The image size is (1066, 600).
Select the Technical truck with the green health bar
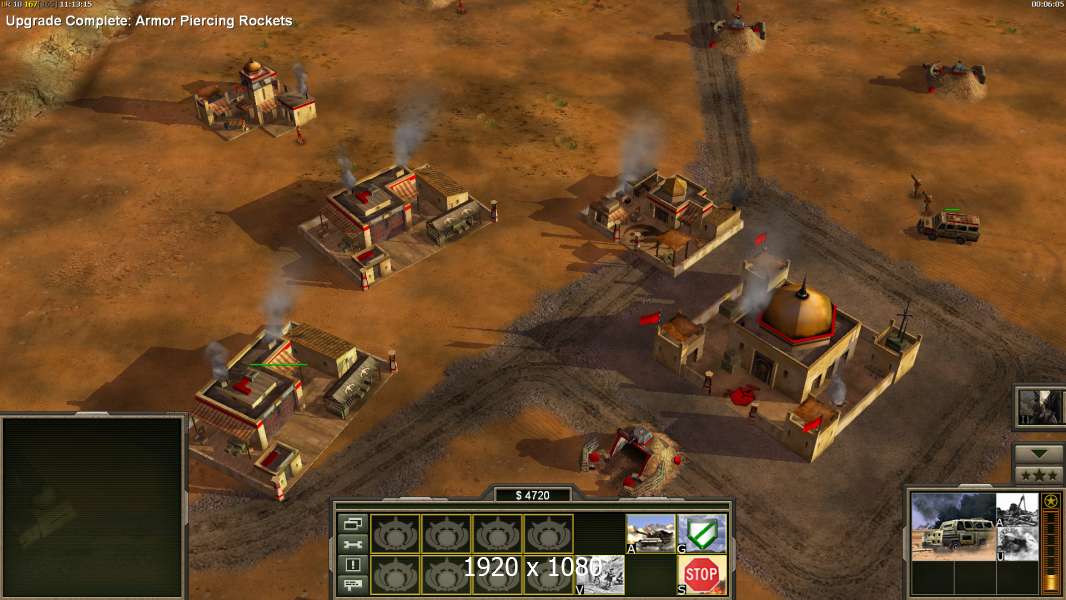[948, 228]
